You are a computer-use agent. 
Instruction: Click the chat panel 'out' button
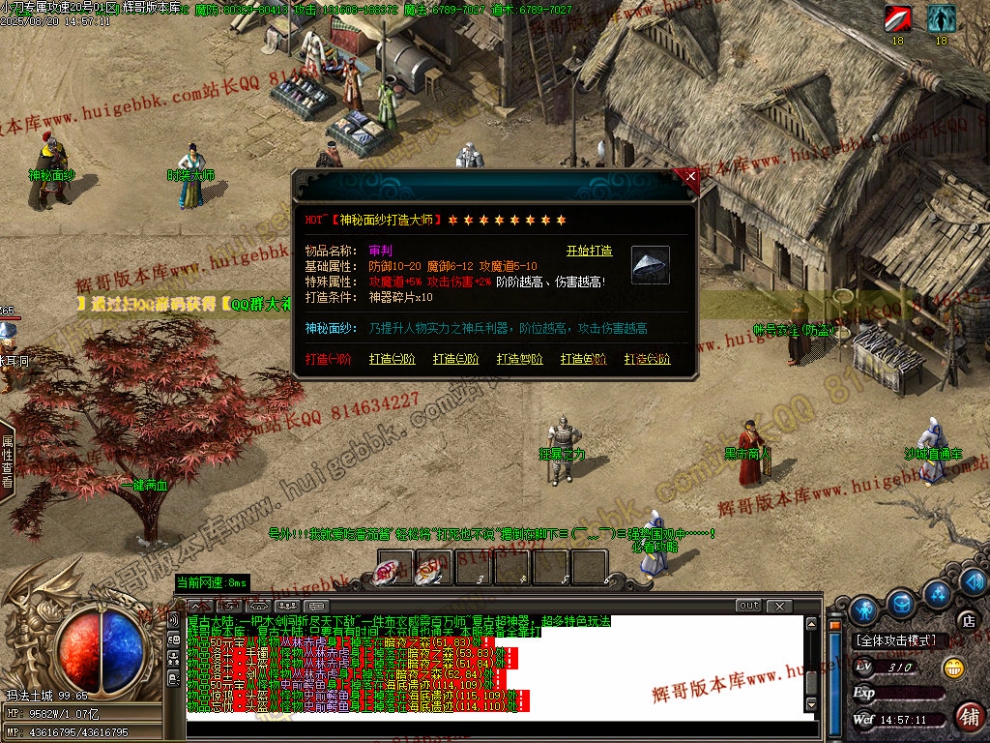[x=748, y=606]
